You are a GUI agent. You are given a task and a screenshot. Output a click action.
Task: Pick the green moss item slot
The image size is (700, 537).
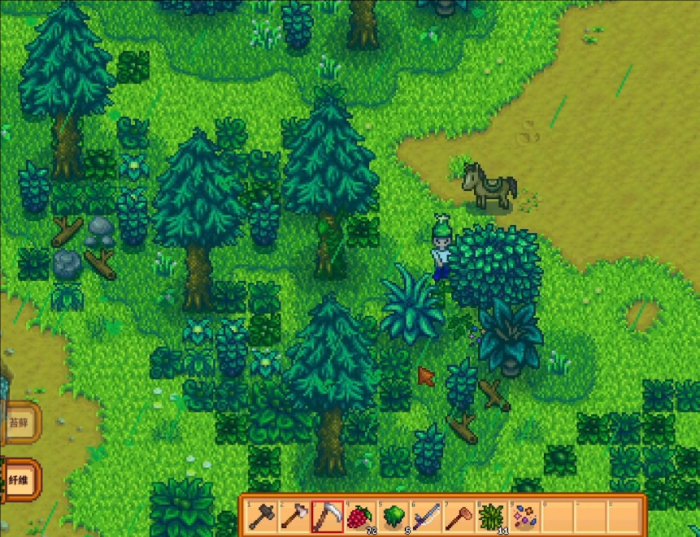point(392,516)
